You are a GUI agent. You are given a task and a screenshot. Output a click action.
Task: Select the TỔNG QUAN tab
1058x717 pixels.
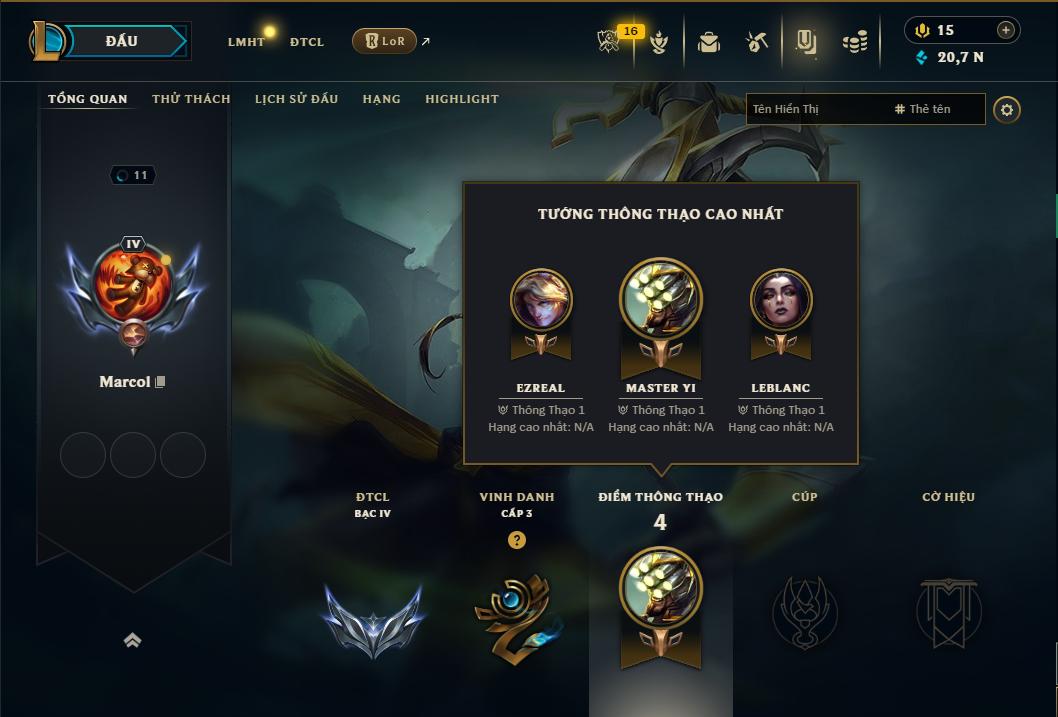click(88, 99)
